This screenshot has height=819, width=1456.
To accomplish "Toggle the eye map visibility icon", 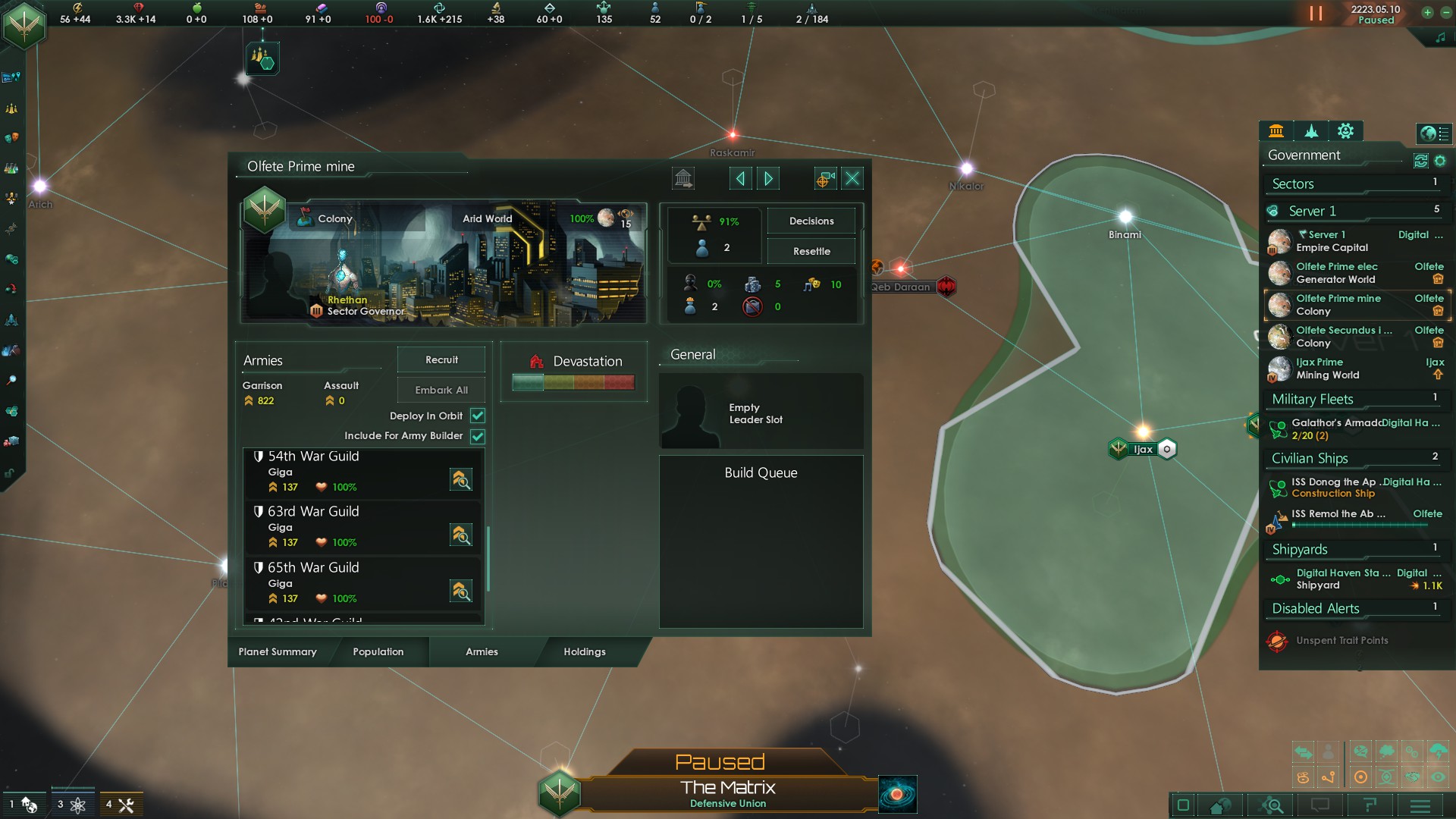I will click(1438, 777).
